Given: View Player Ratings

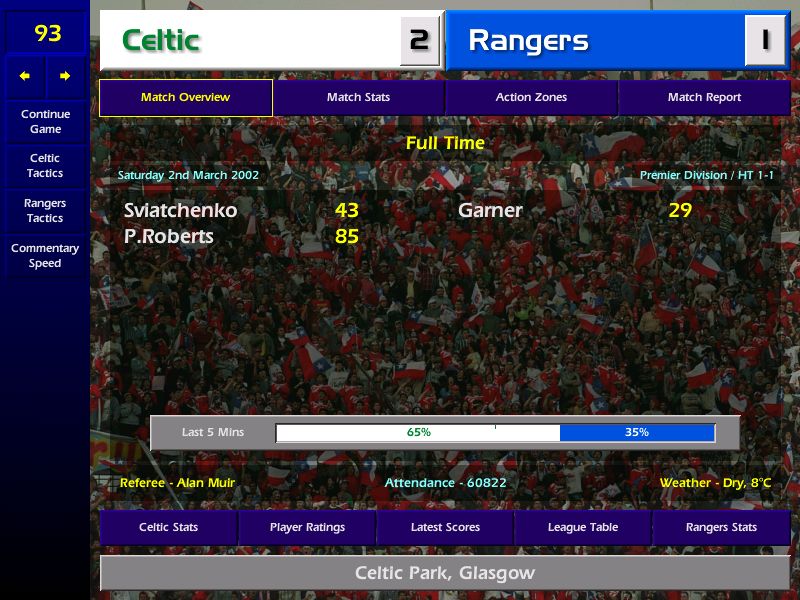Looking at the screenshot, I should (x=307, y=527).
